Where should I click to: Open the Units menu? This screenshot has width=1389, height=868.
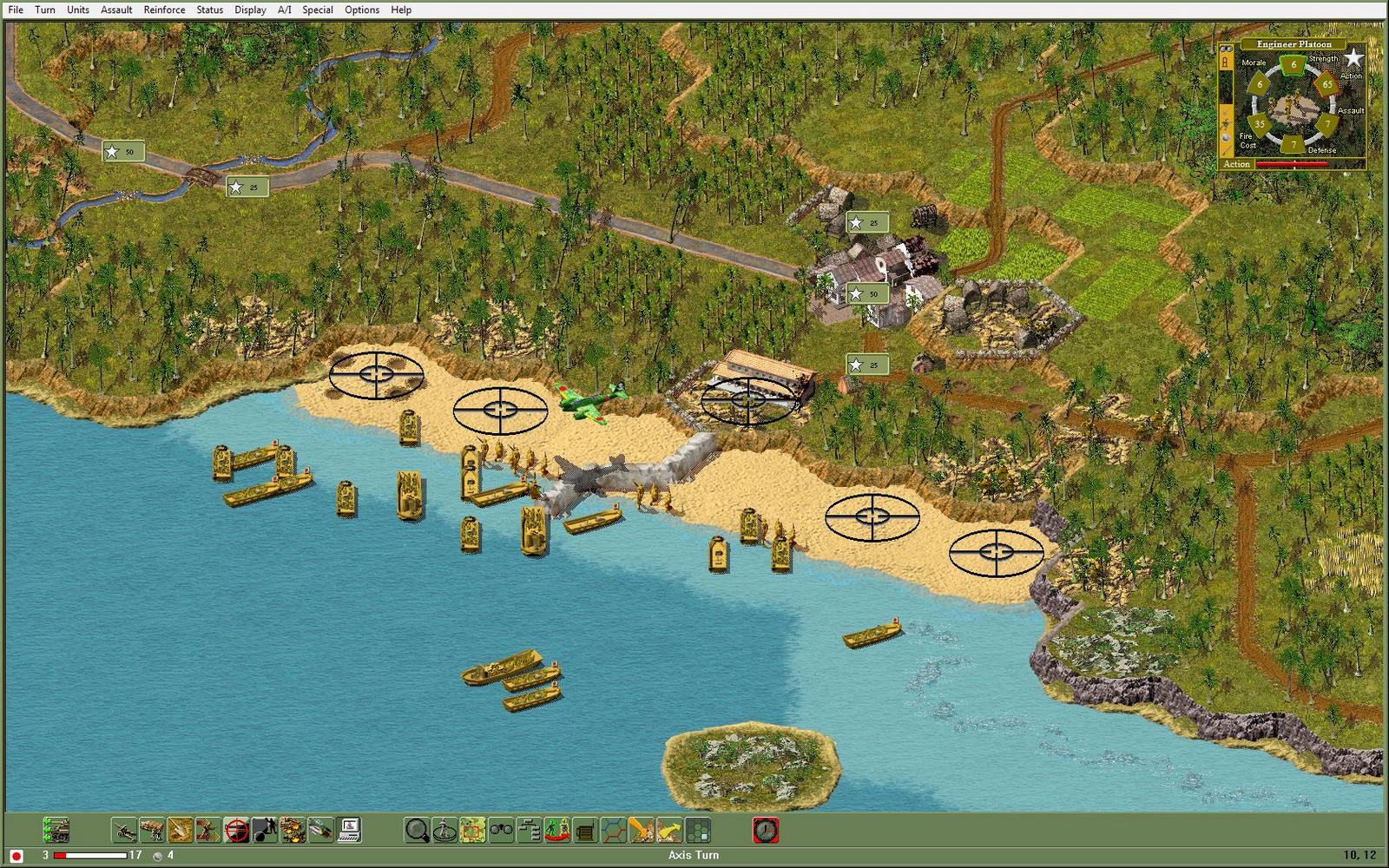click(78, 10)
